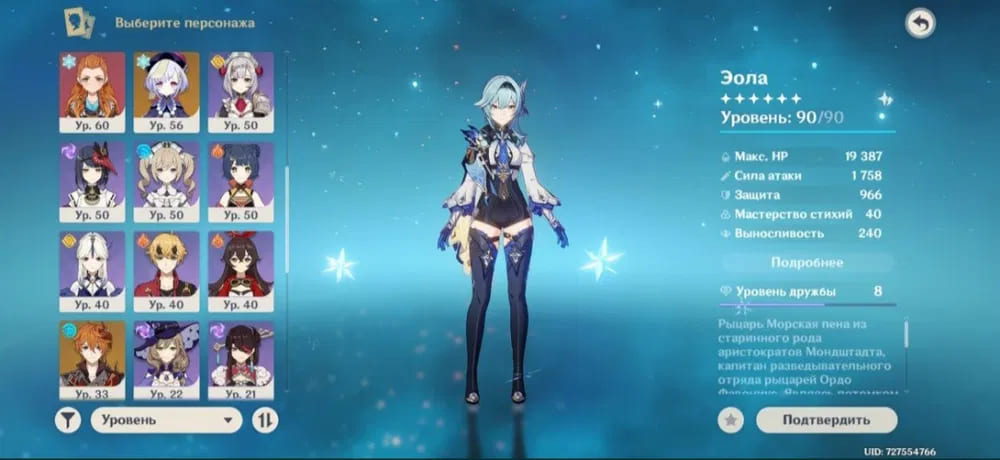The image size is (1000, 460).
Task: Show details with the Подробнее button
Action: coord(806,262)
